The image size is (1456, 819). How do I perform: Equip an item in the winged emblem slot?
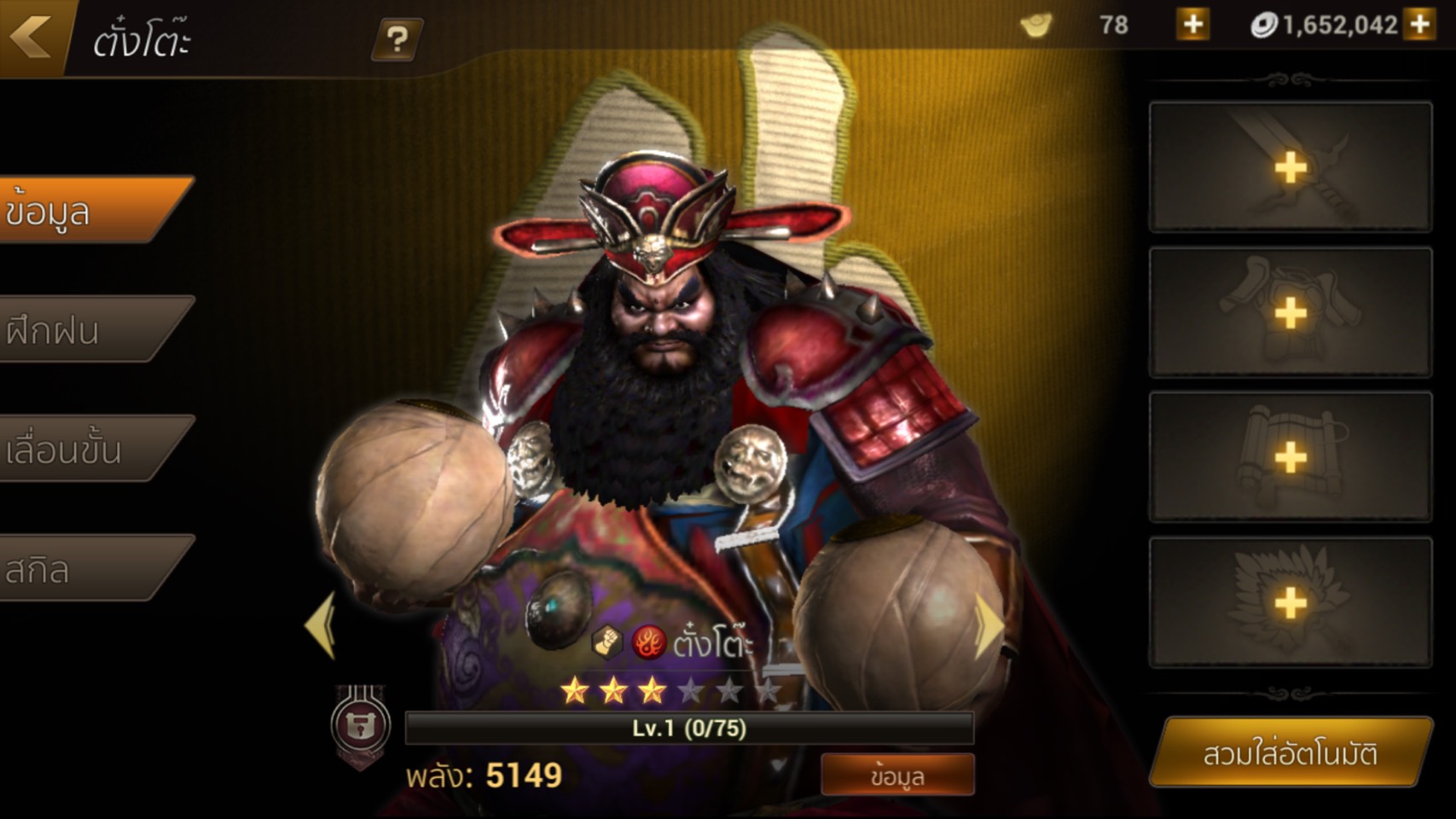(x=1290, y=603)
